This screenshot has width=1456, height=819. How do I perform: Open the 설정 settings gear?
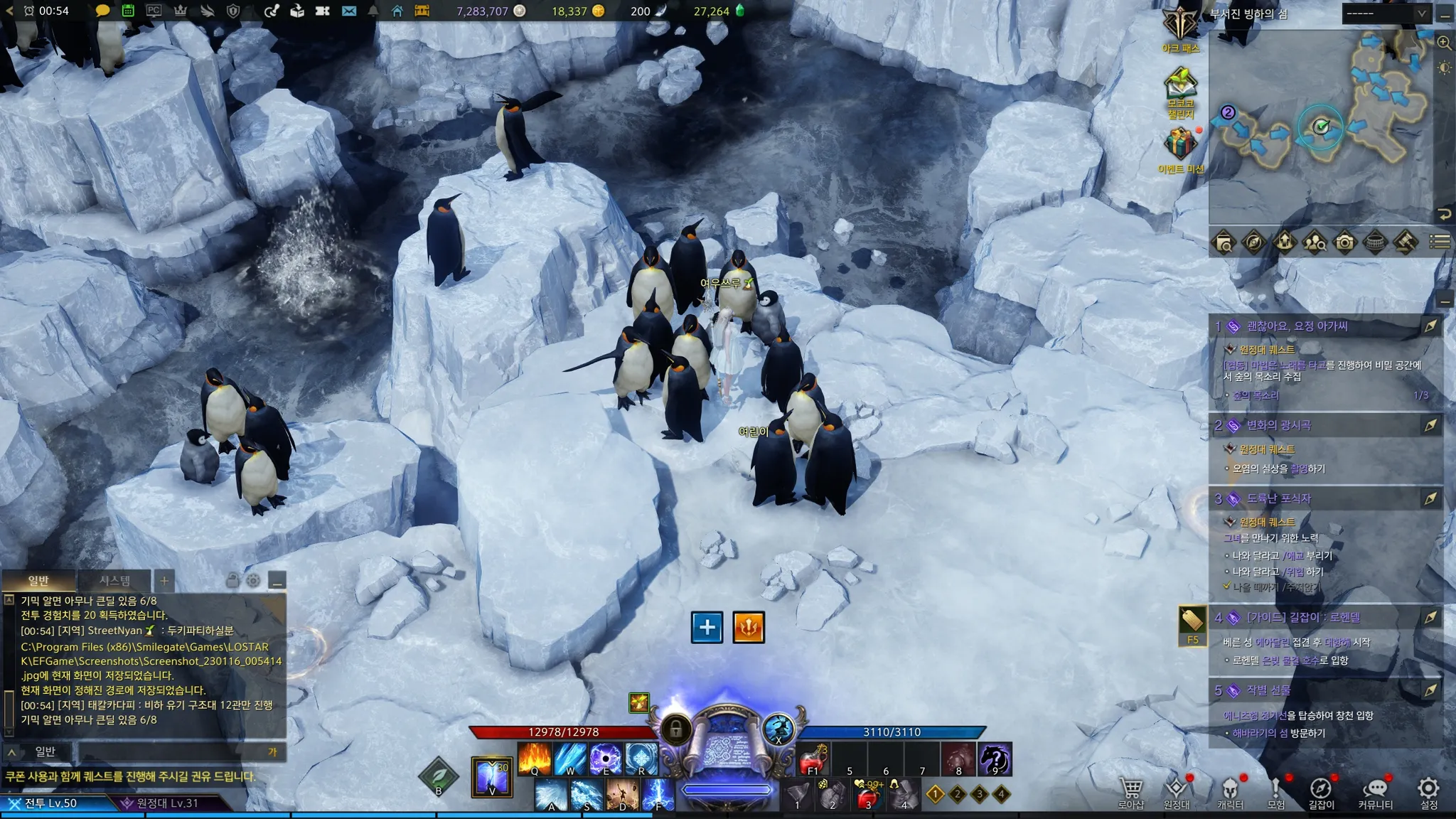pos(1428,789)
